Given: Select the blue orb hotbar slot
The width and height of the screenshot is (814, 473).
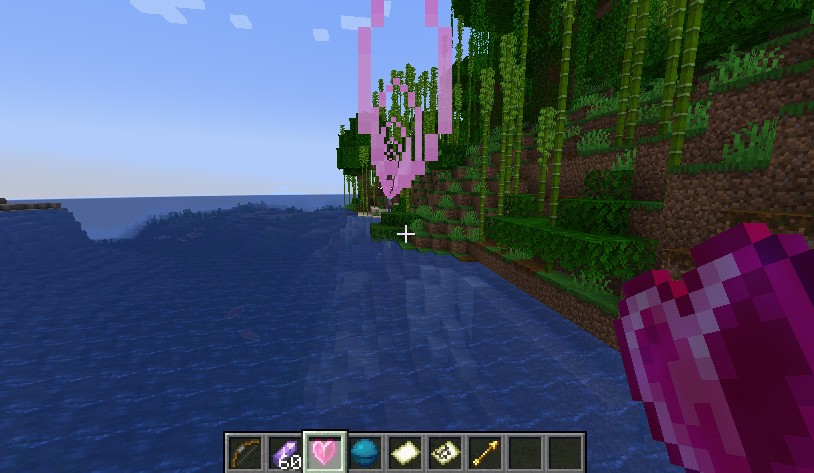Looking at the screenshot, I should (x=365, y=452).
